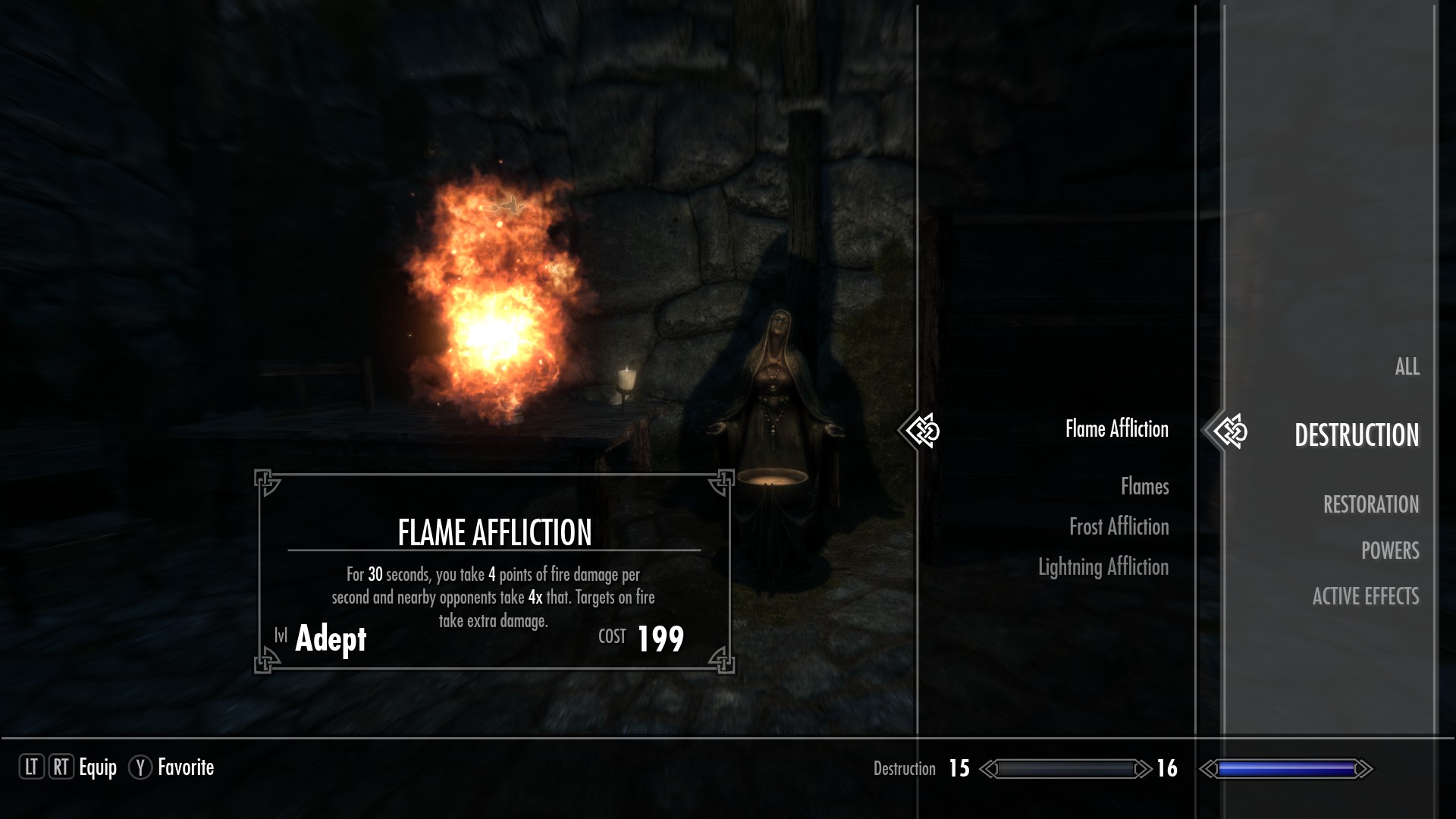View the Active Effects list
This screenshot has height=819, width=1456.
coord(1365,597)
